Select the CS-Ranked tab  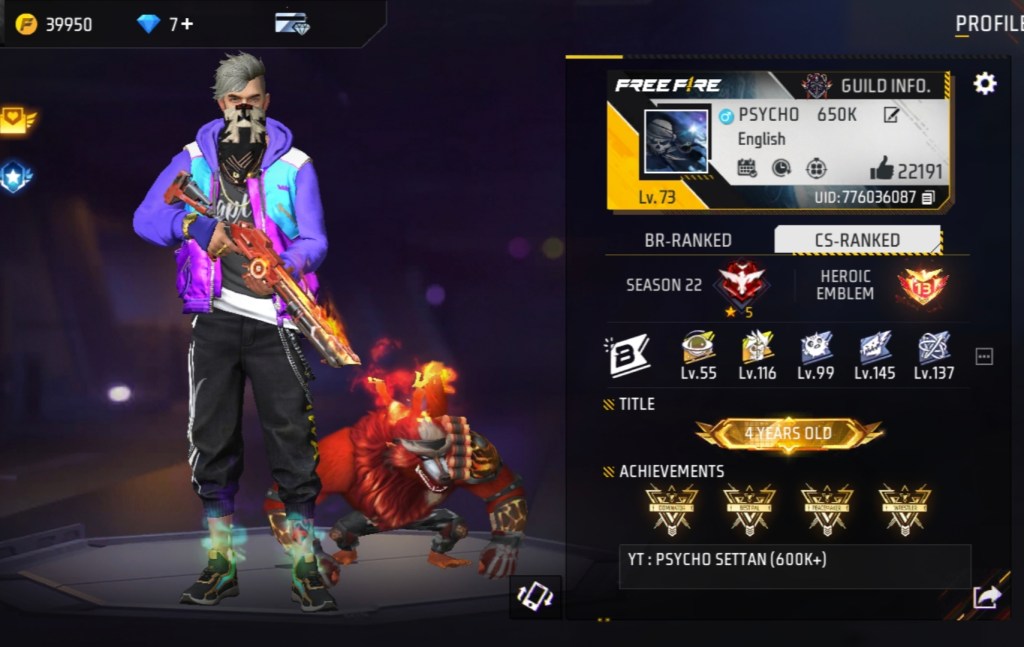click(856, 240)
